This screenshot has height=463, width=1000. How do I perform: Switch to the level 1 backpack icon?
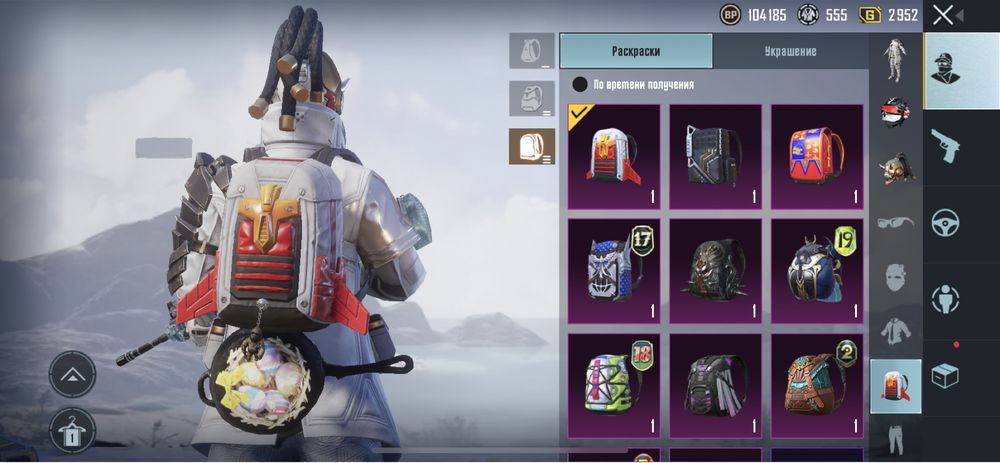[531, 51]
